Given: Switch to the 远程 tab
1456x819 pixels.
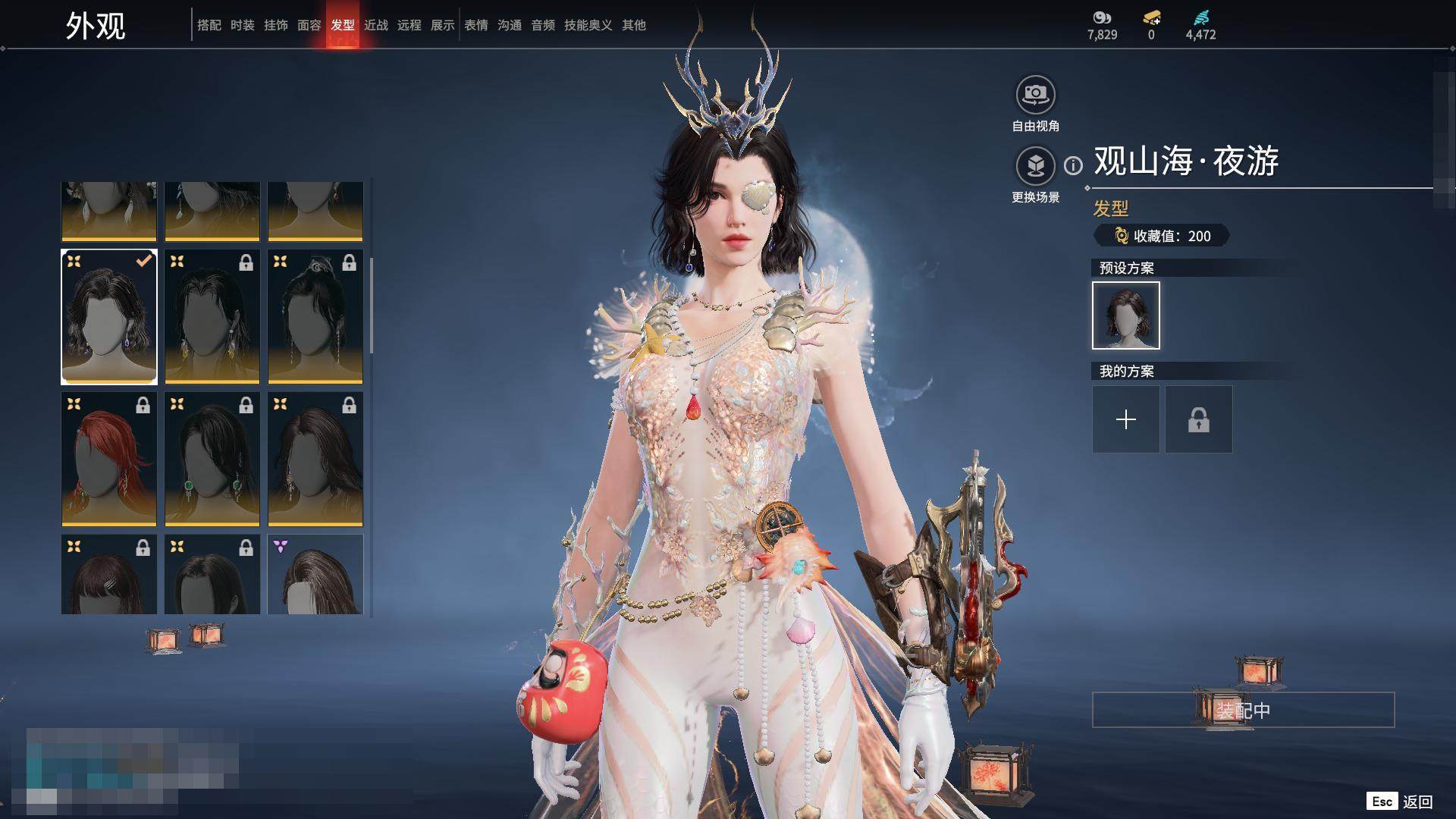Looking at the screenshot, I should 409,25.
